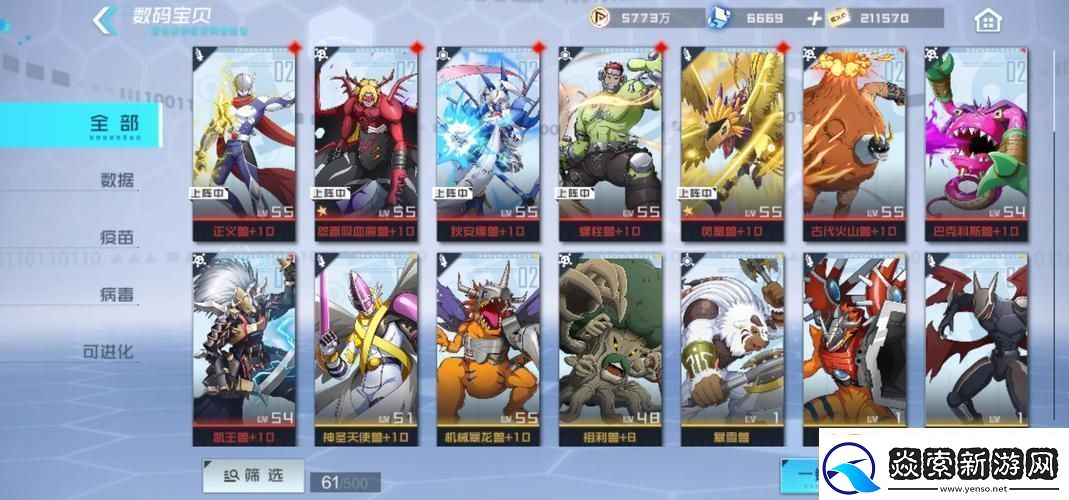1069x500 pixels.
Task: Switch to the 全部 tab
Action: point(112,124)
